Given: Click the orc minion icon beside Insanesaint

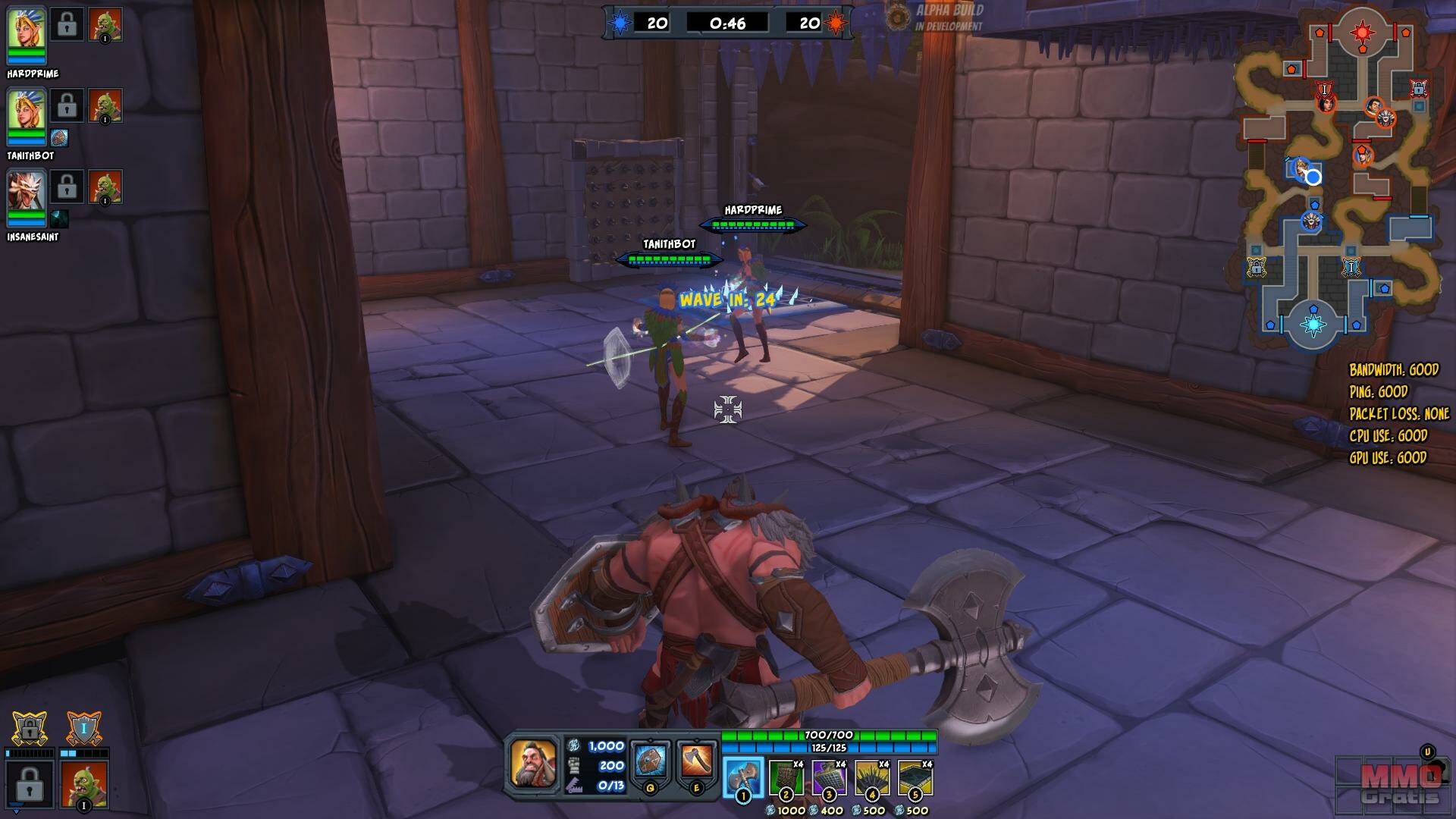Looking at the screenshot, I should tap(105, 187).
